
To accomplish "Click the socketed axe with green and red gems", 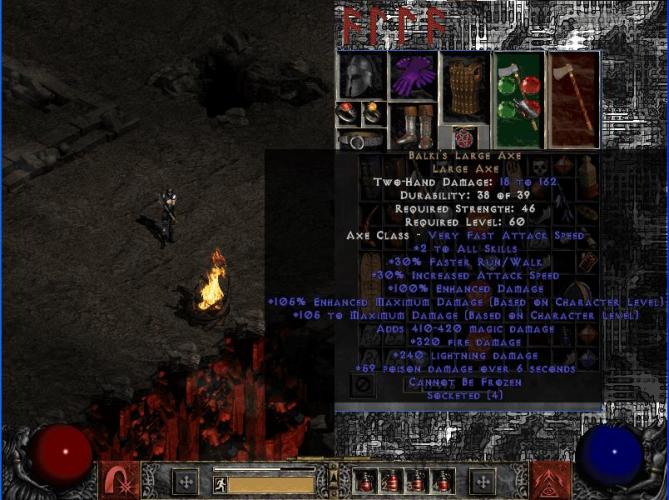I will click(x=518, y=98).
